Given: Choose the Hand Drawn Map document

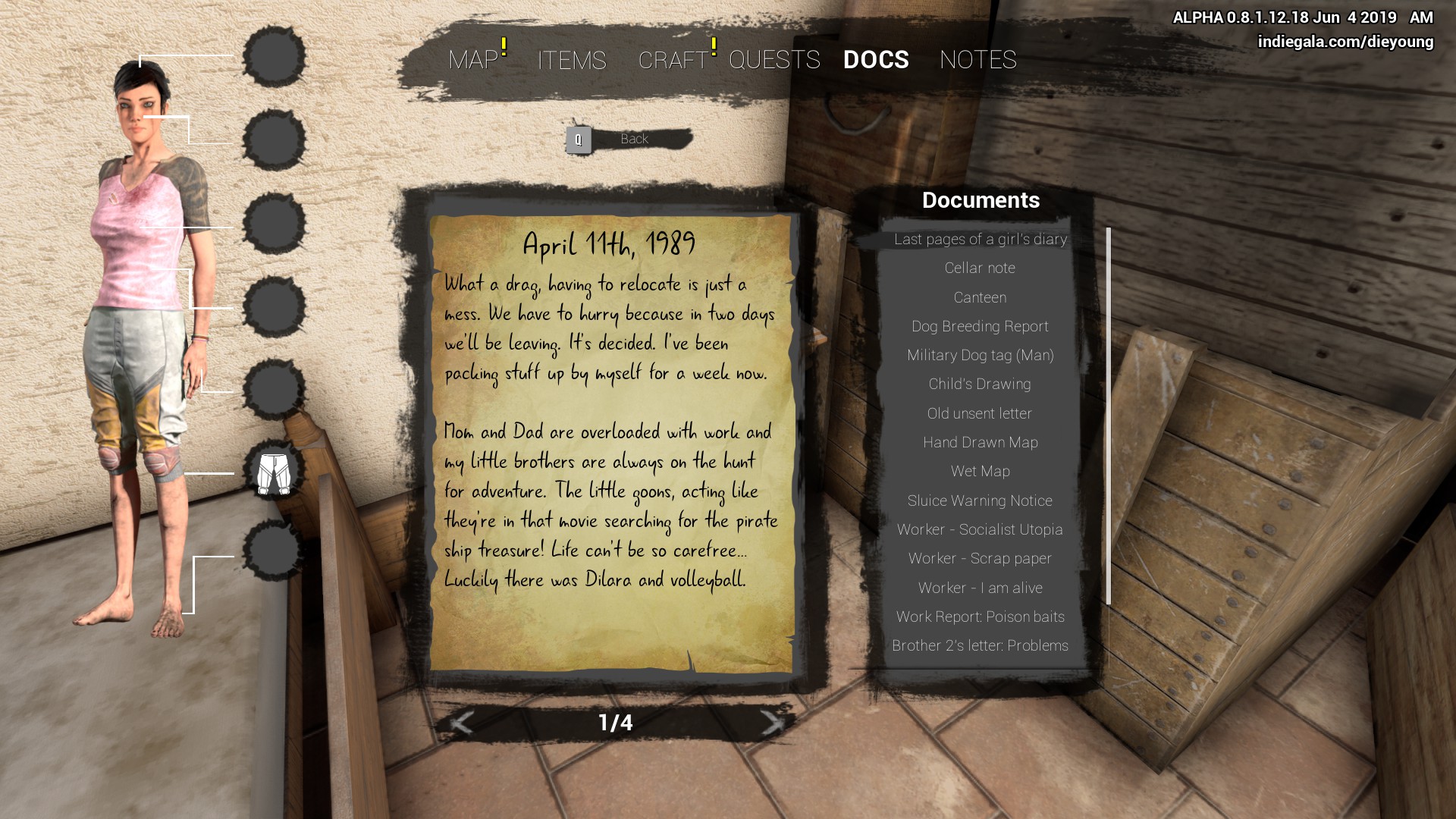Looking at the screenshot, I should click(x=980, y=442).
